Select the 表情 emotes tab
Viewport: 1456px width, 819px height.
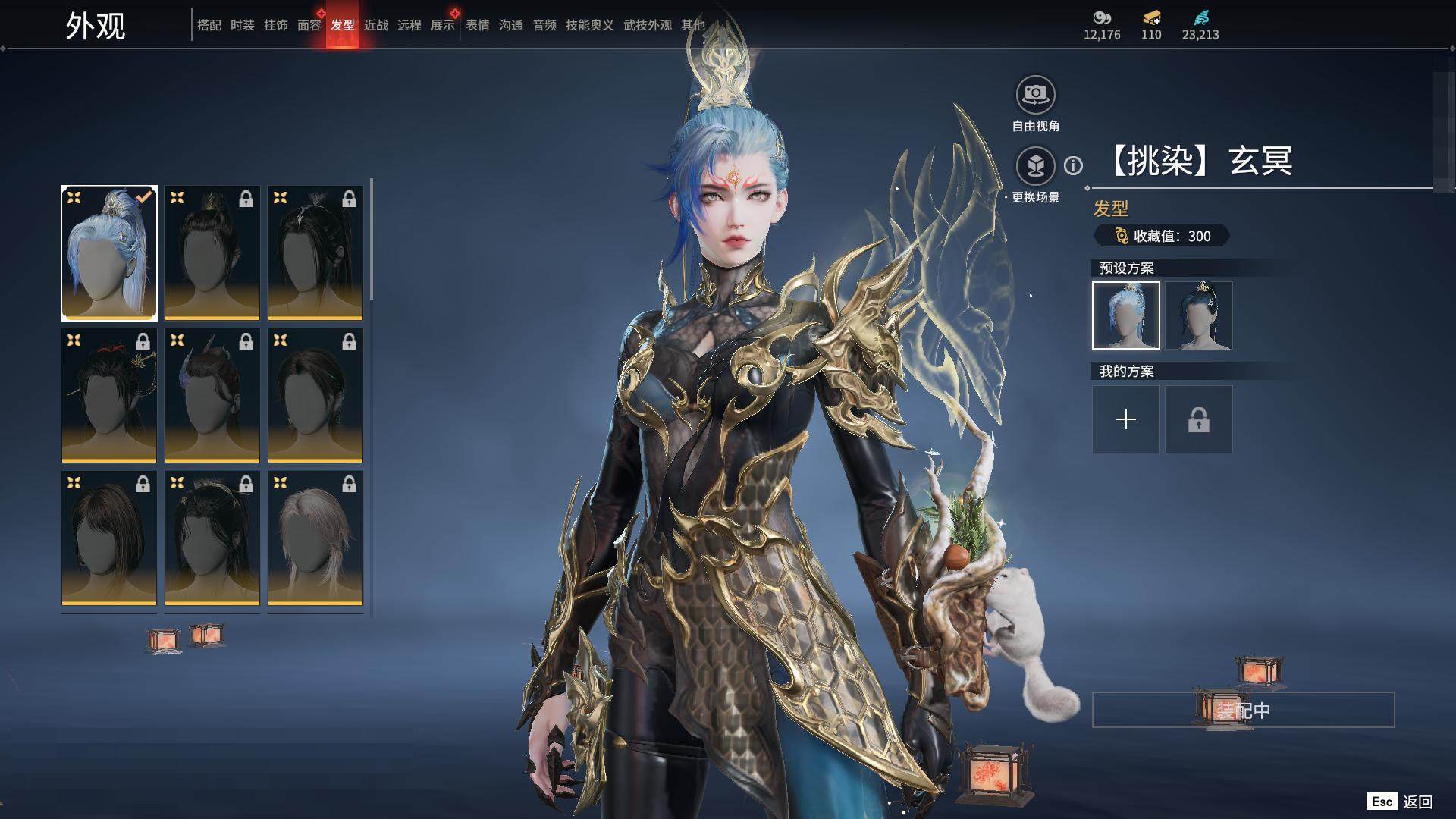(477, 25)
